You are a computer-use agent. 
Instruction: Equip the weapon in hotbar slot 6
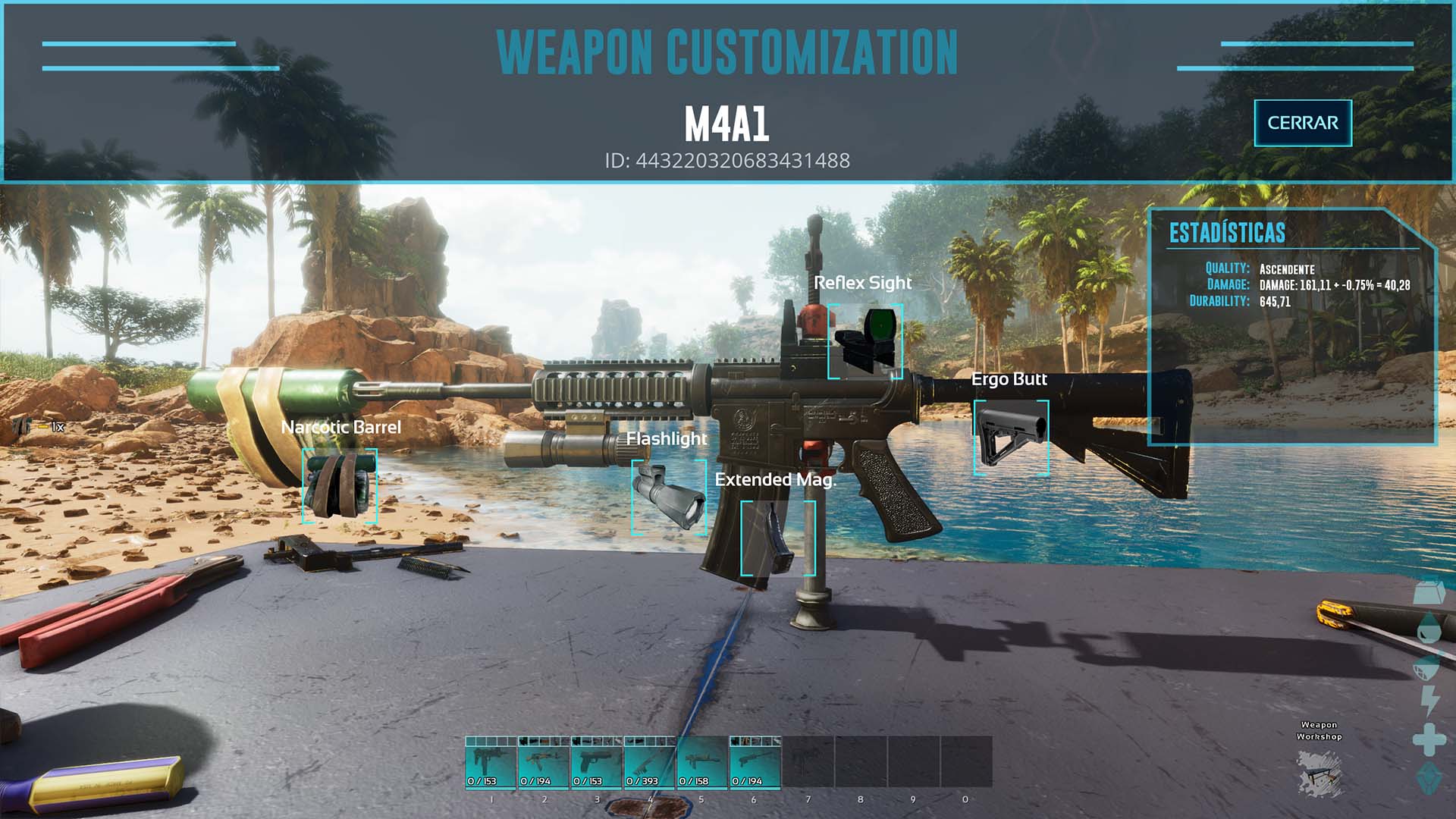tap(755, 763)
